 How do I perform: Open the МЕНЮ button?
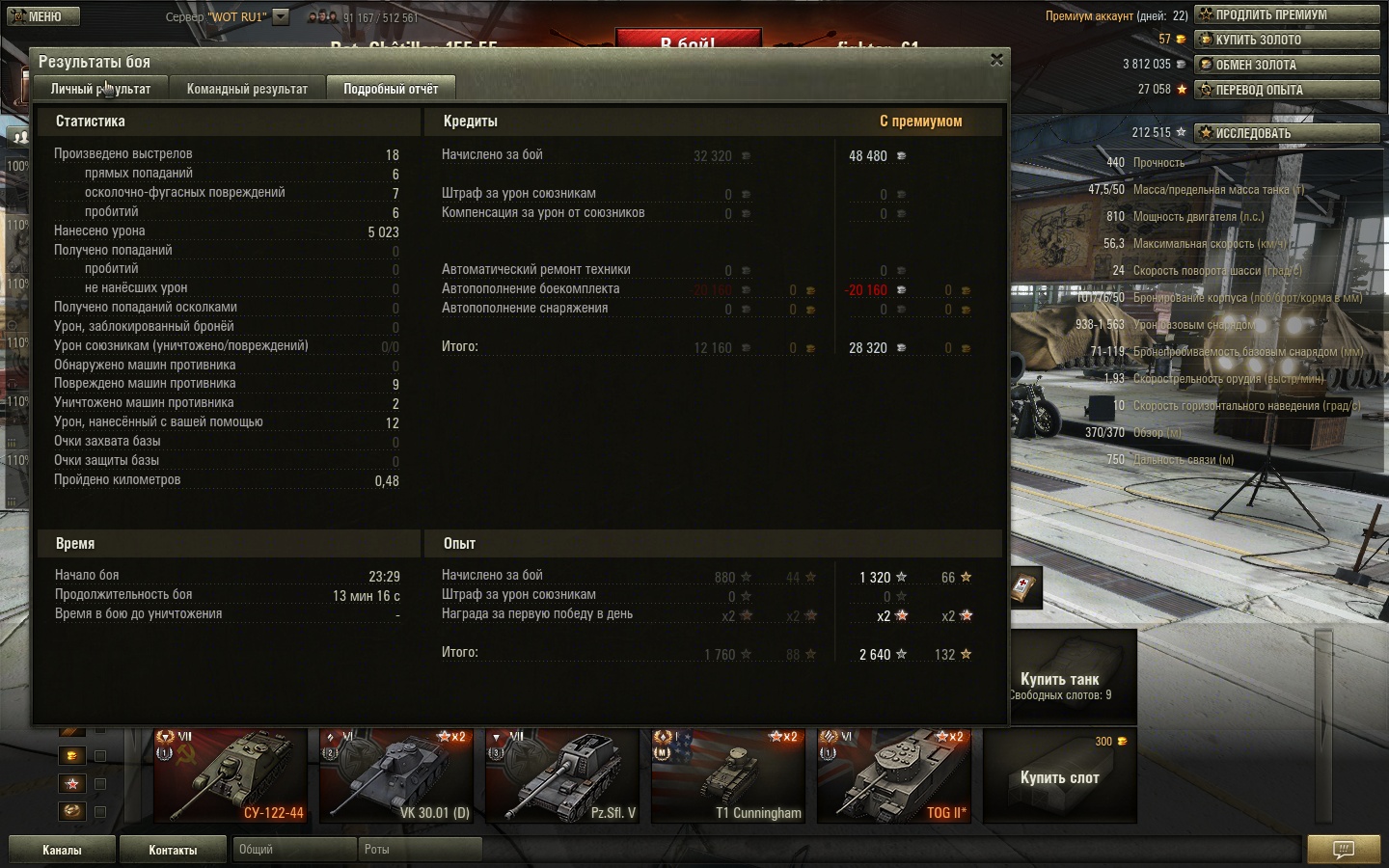(x=40, y=16)
